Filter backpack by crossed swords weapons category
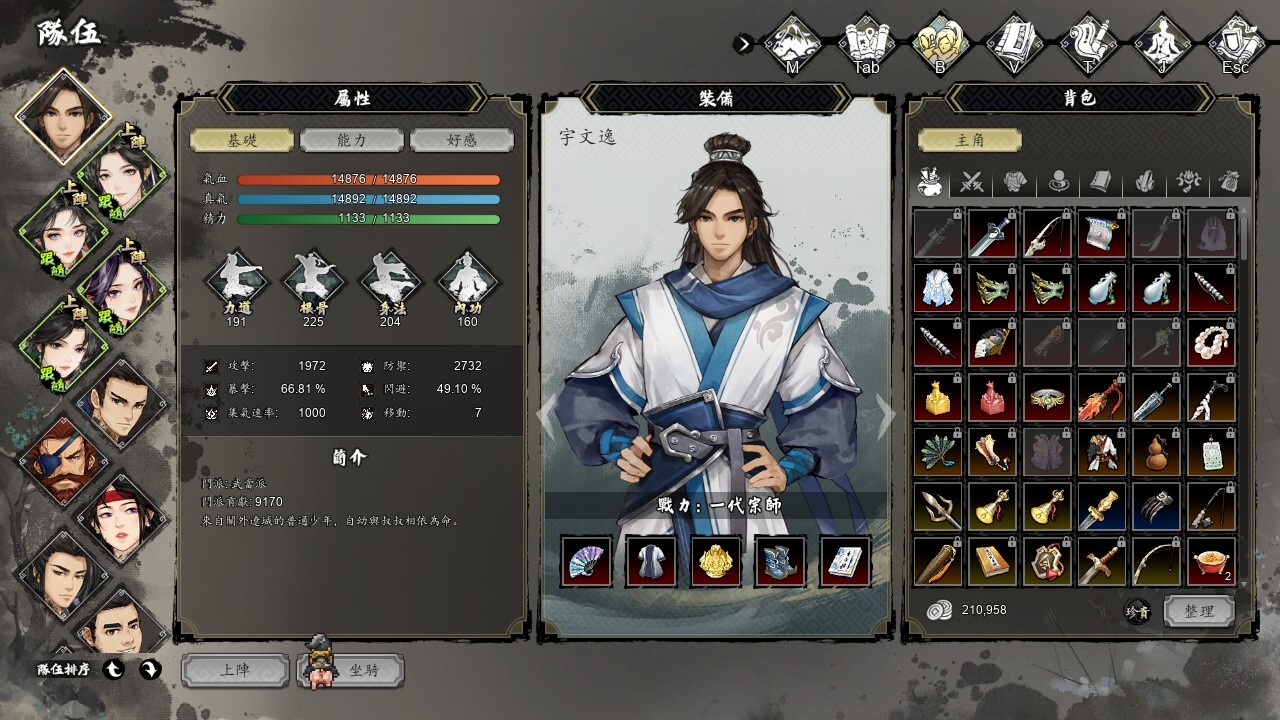Image resolution: width=1280 pixels, height=720 pixels. [x=973, y=182]
